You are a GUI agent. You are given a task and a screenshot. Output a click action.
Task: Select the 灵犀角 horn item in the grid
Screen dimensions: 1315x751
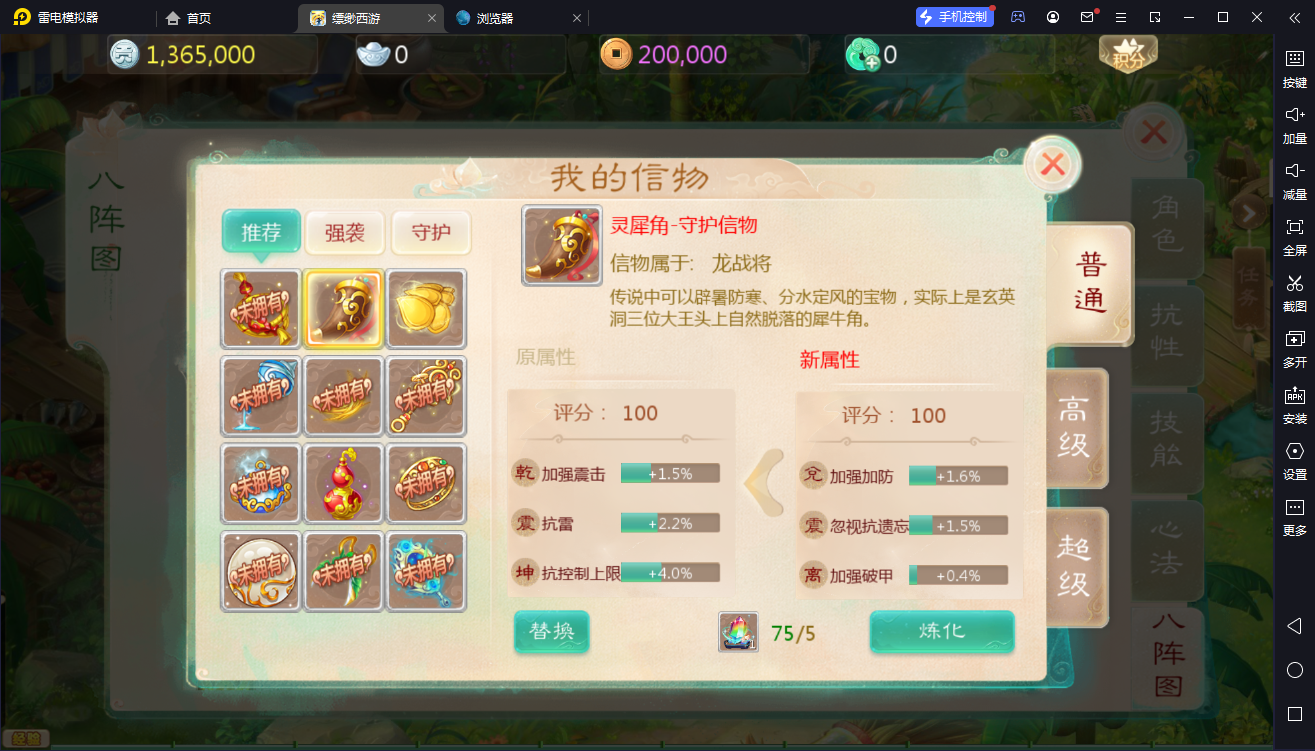click(343, 309)
